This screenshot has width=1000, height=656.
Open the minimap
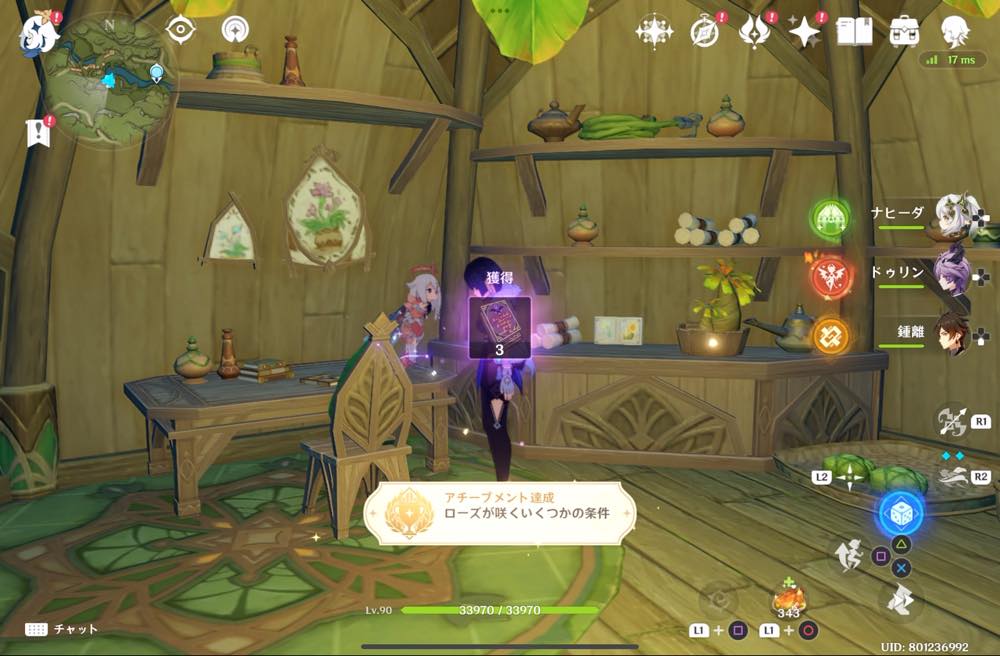click(x=111, y=80)
